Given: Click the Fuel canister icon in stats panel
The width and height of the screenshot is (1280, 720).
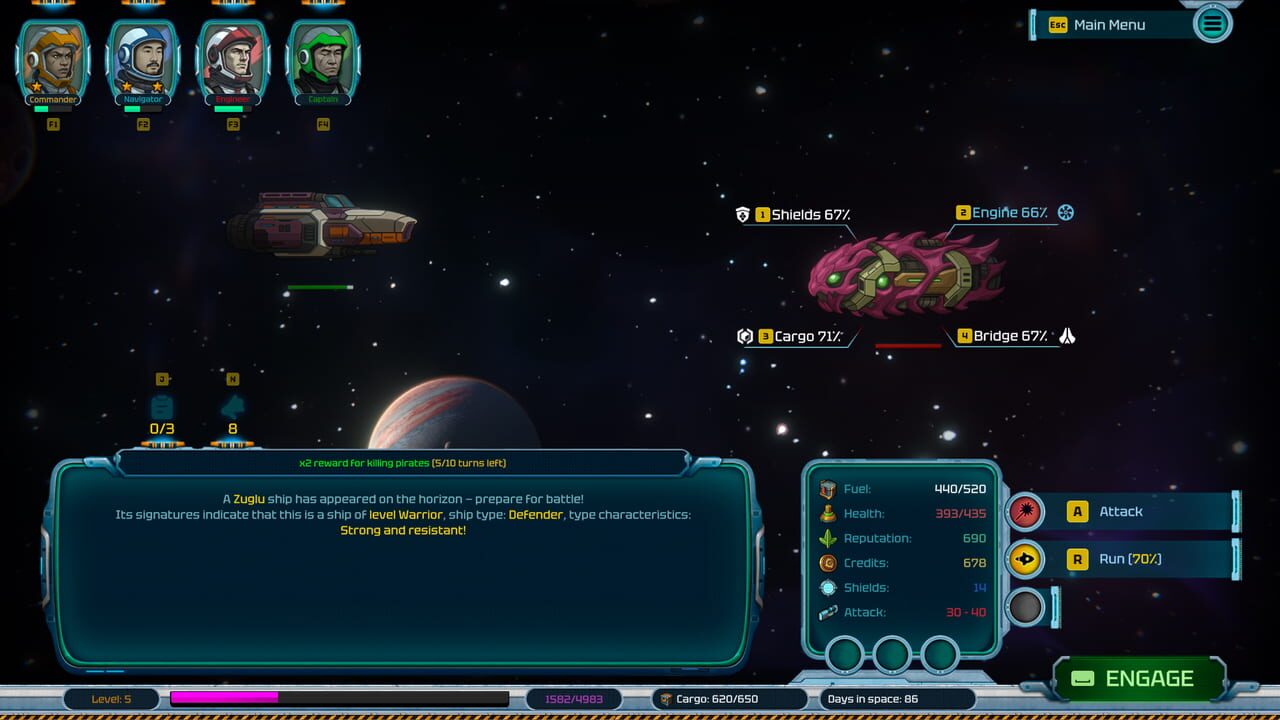Looking at the screenshot, I should tap(826, 489).
